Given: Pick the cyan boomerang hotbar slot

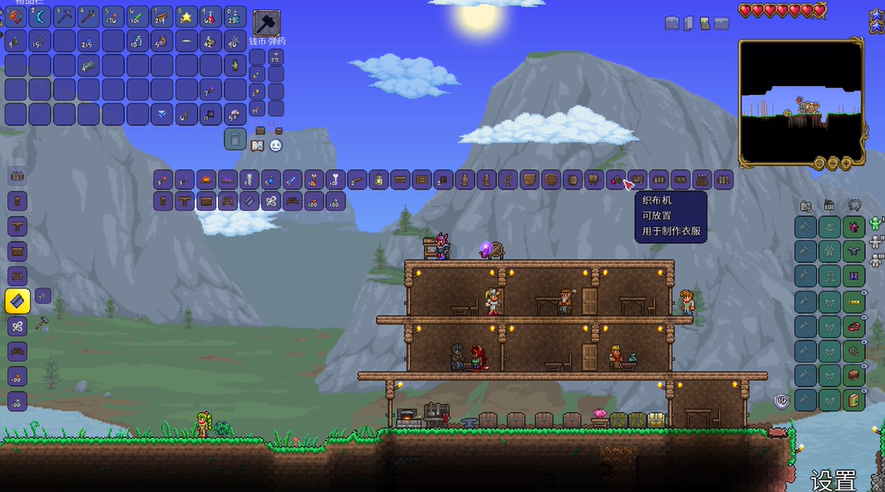Looking at the screenshot, I should pyautogui.click(x=40, y=16).
